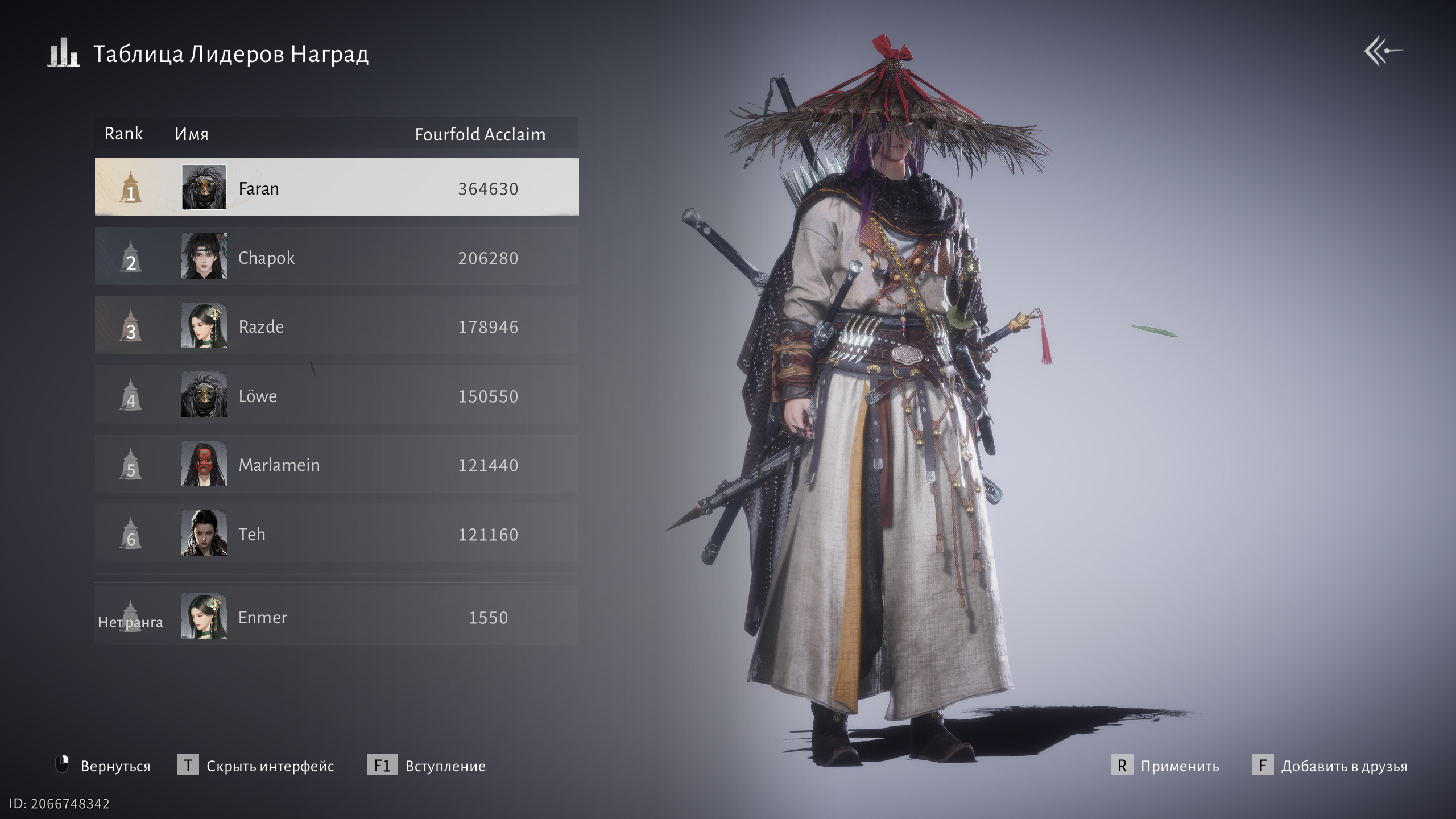Add the player via Добавить в друзья

(1343, 766)
